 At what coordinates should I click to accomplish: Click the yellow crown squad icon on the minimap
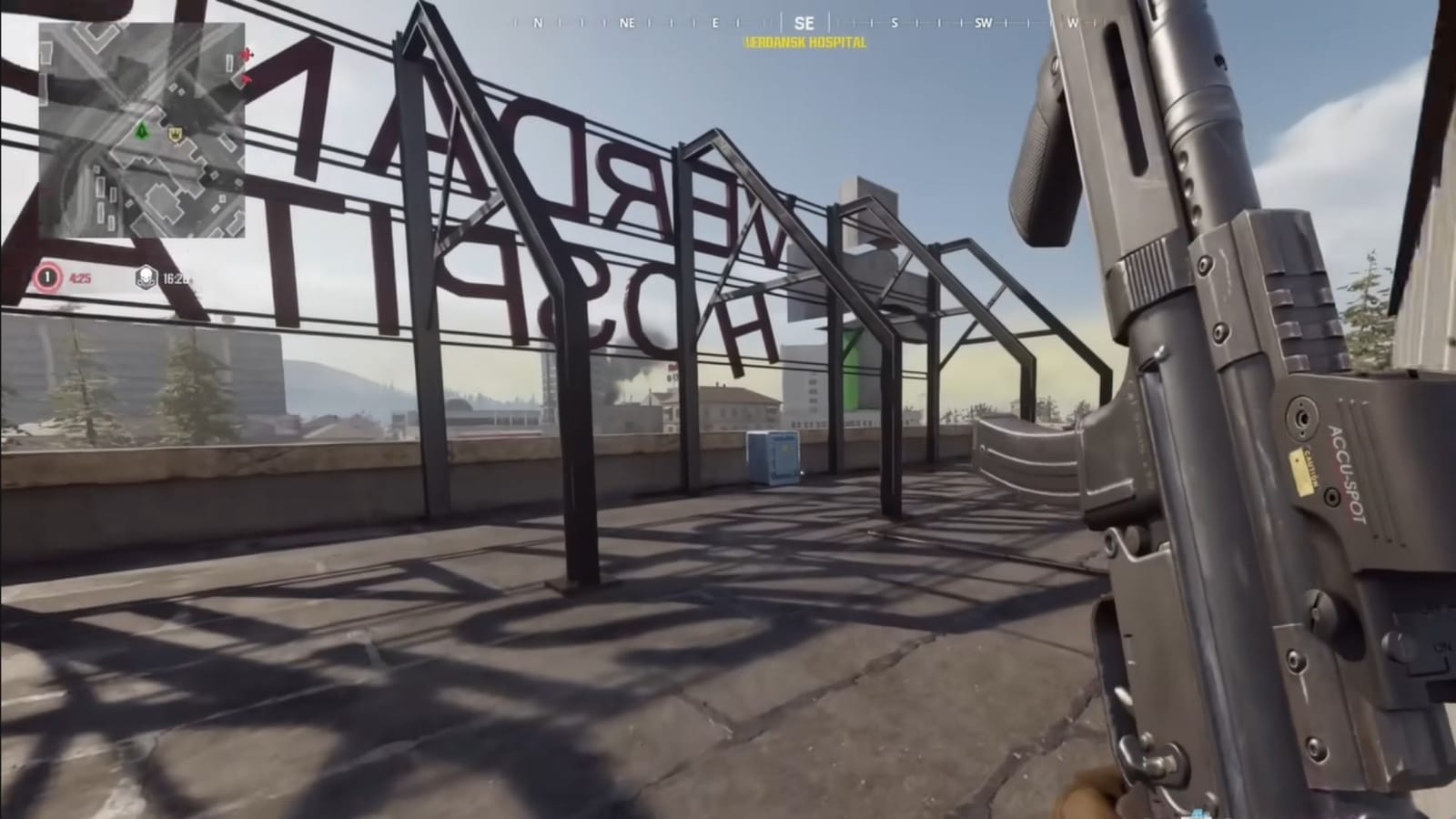(x=176, y=134)
